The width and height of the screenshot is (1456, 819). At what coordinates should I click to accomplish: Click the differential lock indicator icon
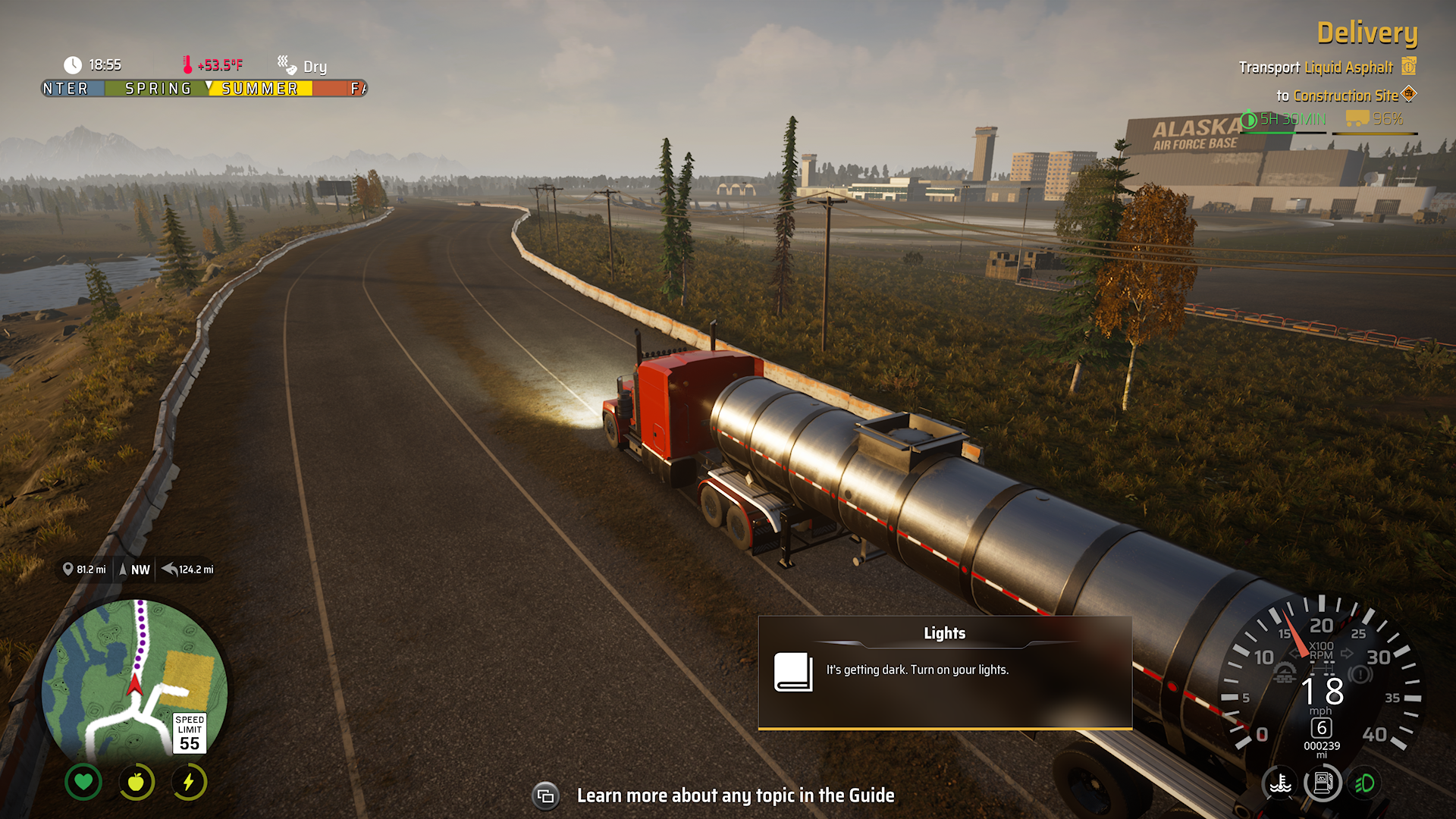(1321, 669)
